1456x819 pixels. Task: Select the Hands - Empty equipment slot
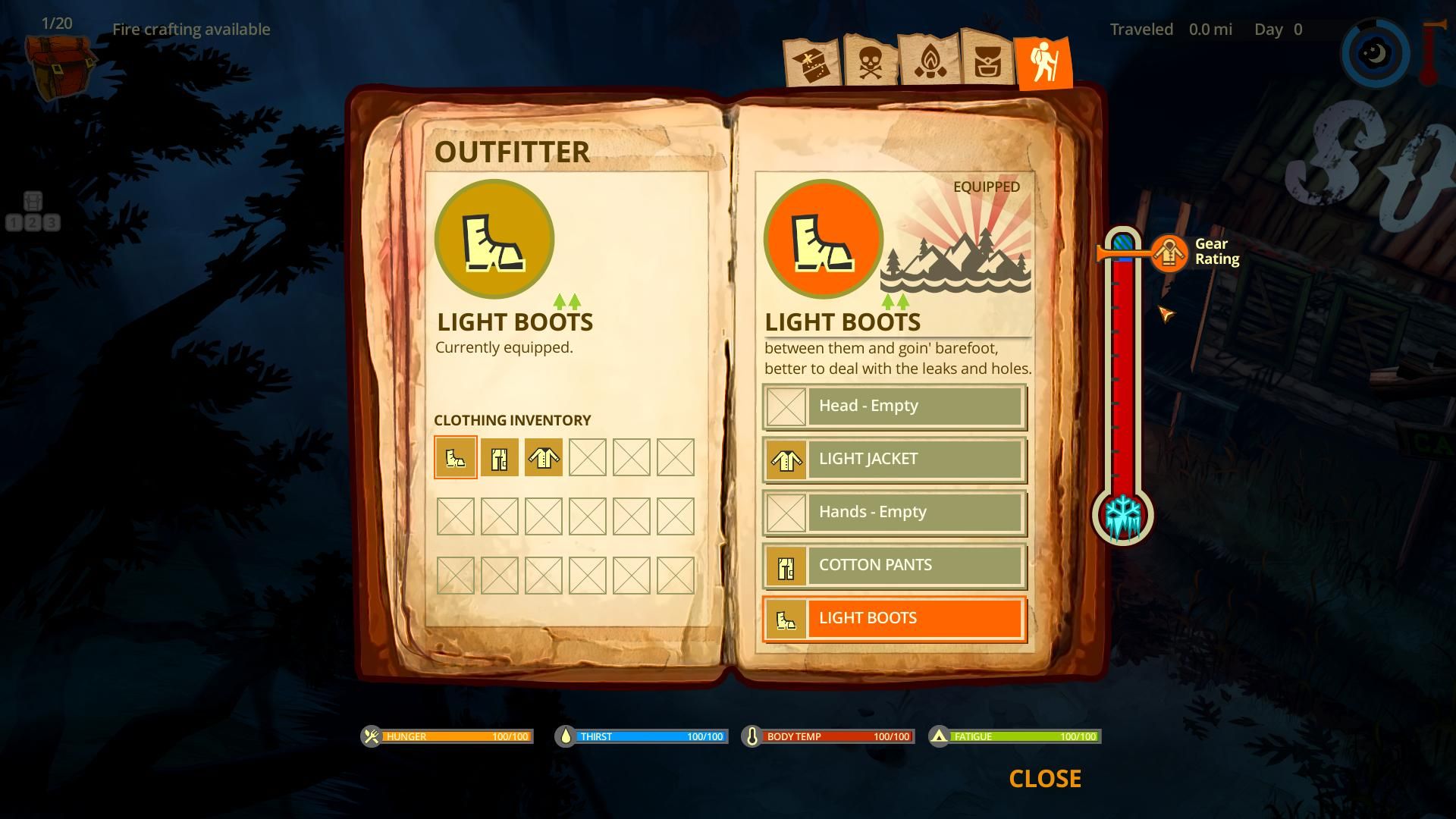tap(895, 513)
